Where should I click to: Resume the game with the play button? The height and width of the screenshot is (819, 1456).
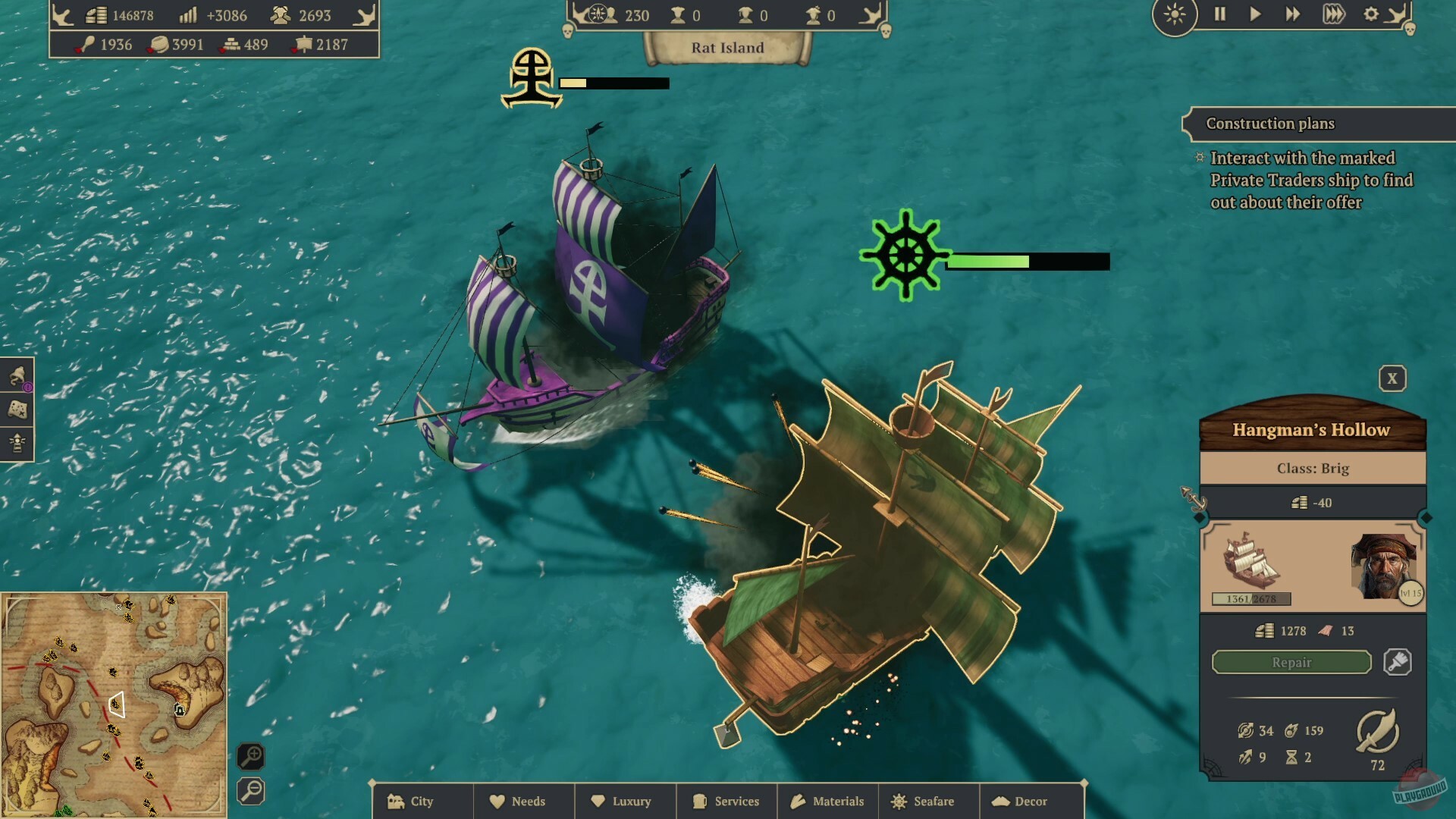(1255, 14)
